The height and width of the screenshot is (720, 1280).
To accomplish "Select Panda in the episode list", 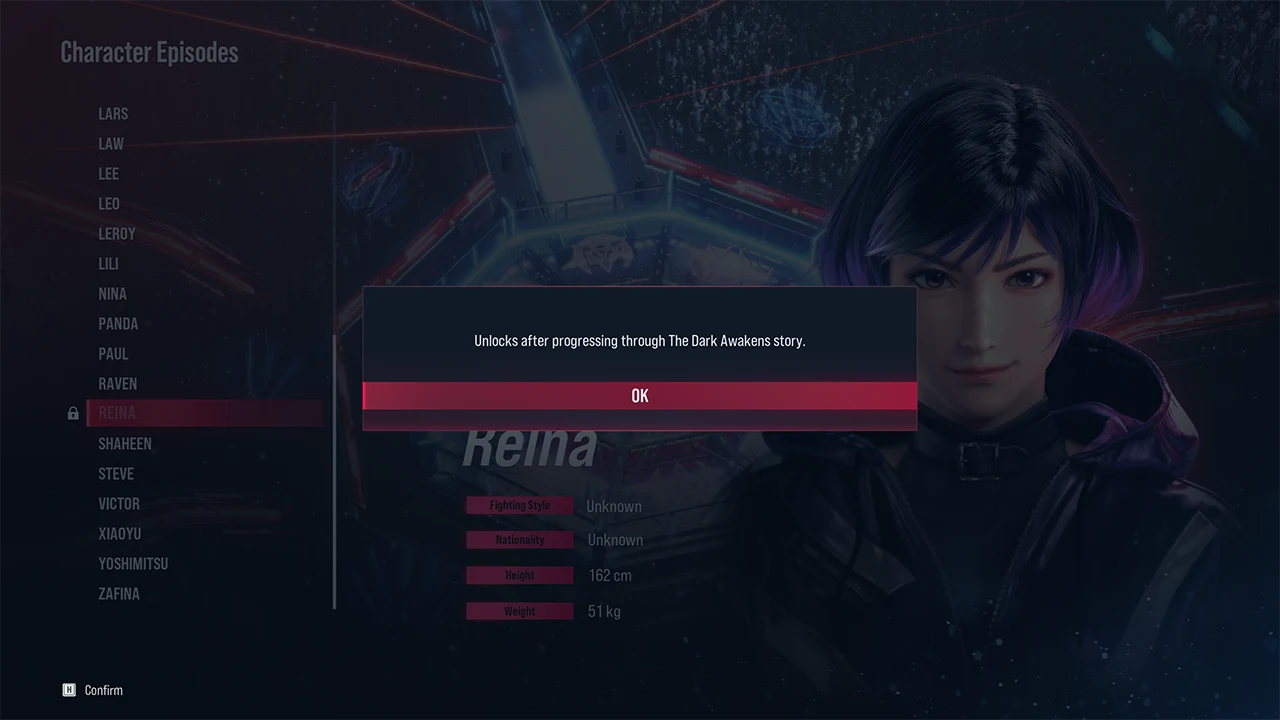I will 118,324.
